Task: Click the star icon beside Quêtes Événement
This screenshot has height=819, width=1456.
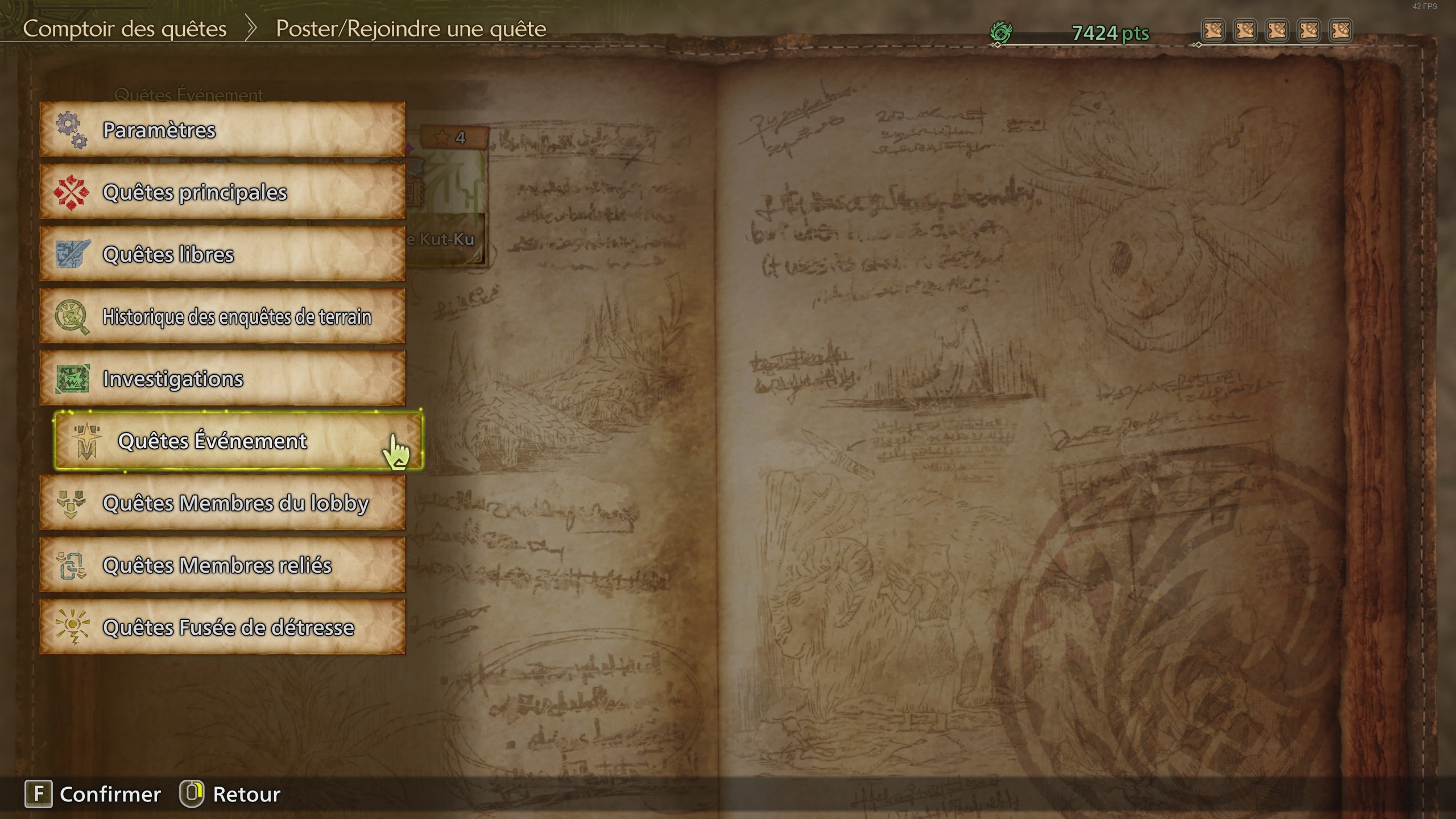Action: (x=86, y=441)
